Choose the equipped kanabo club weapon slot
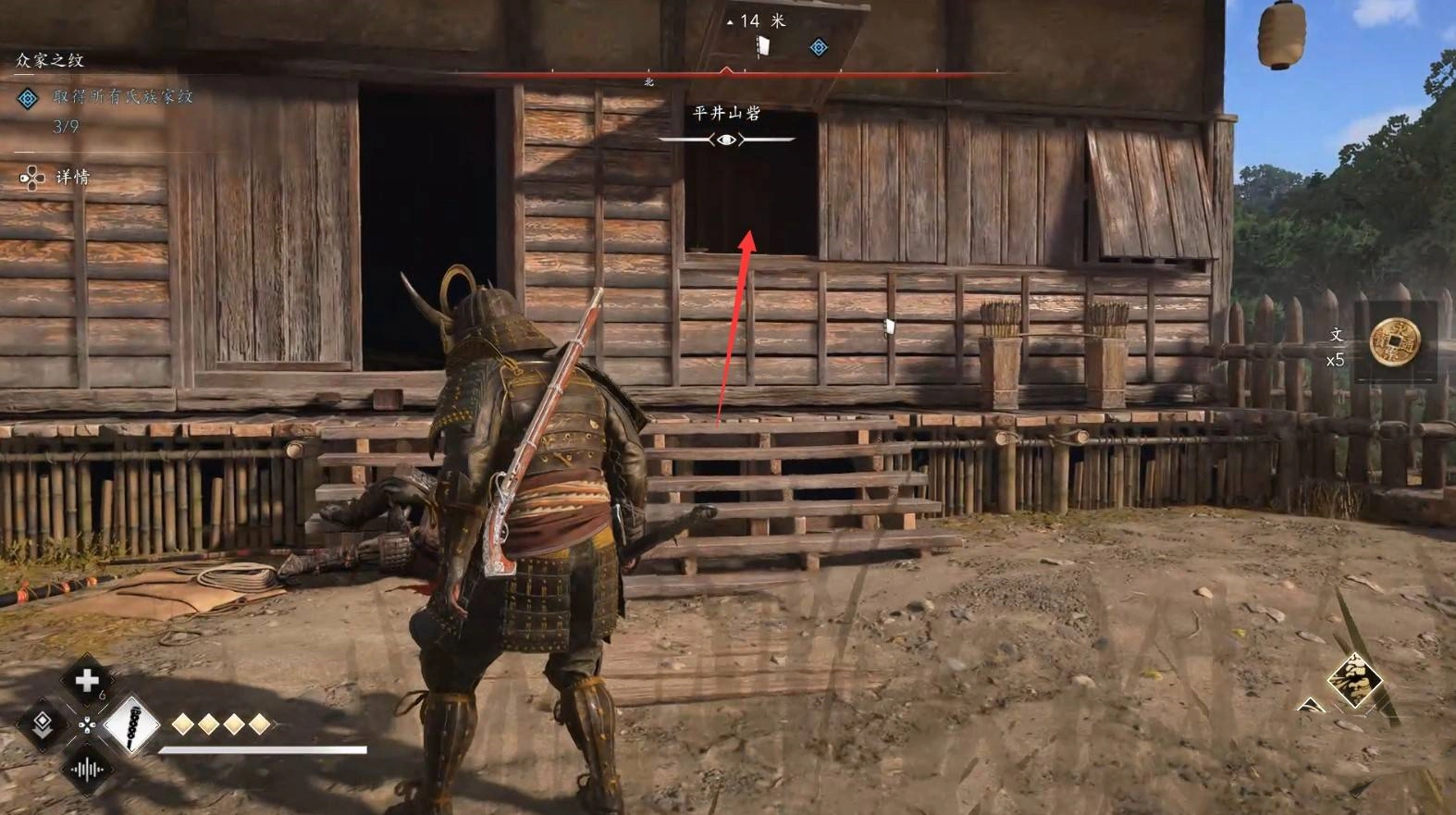Viewport: 1456px width, 815px height. pos(130,724)
